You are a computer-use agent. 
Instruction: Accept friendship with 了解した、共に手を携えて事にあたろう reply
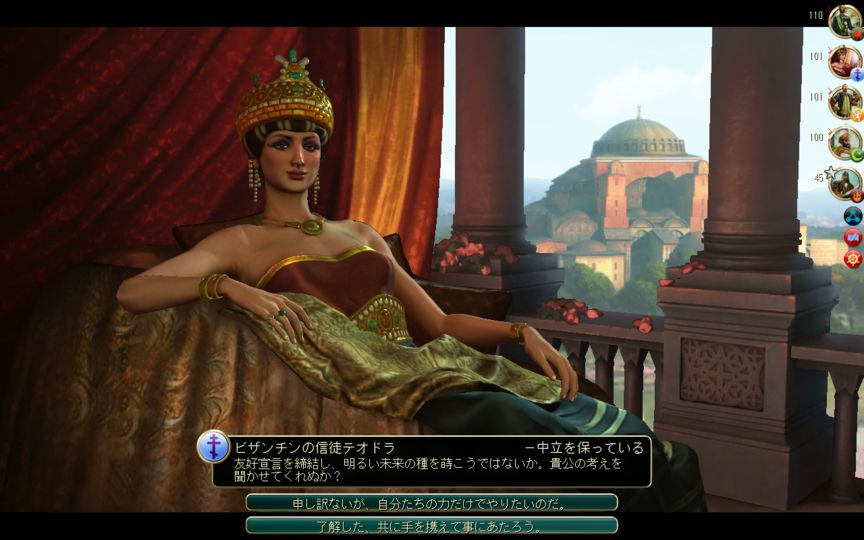(x=431, y=525)
